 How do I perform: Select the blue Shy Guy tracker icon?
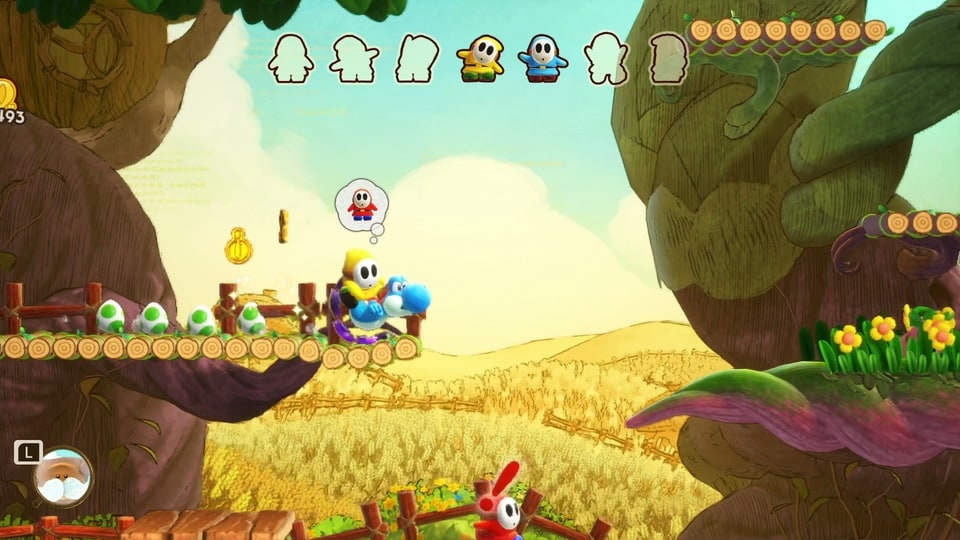click(542, 59)
